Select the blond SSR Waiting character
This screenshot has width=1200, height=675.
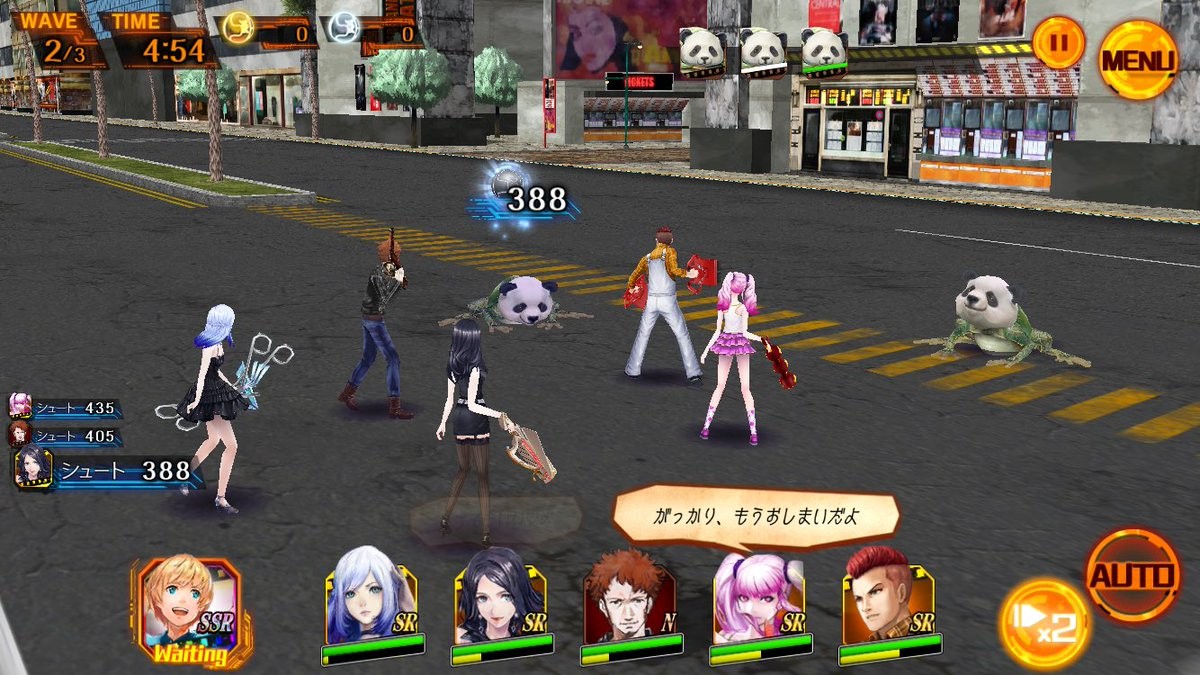tap(189, 607)
